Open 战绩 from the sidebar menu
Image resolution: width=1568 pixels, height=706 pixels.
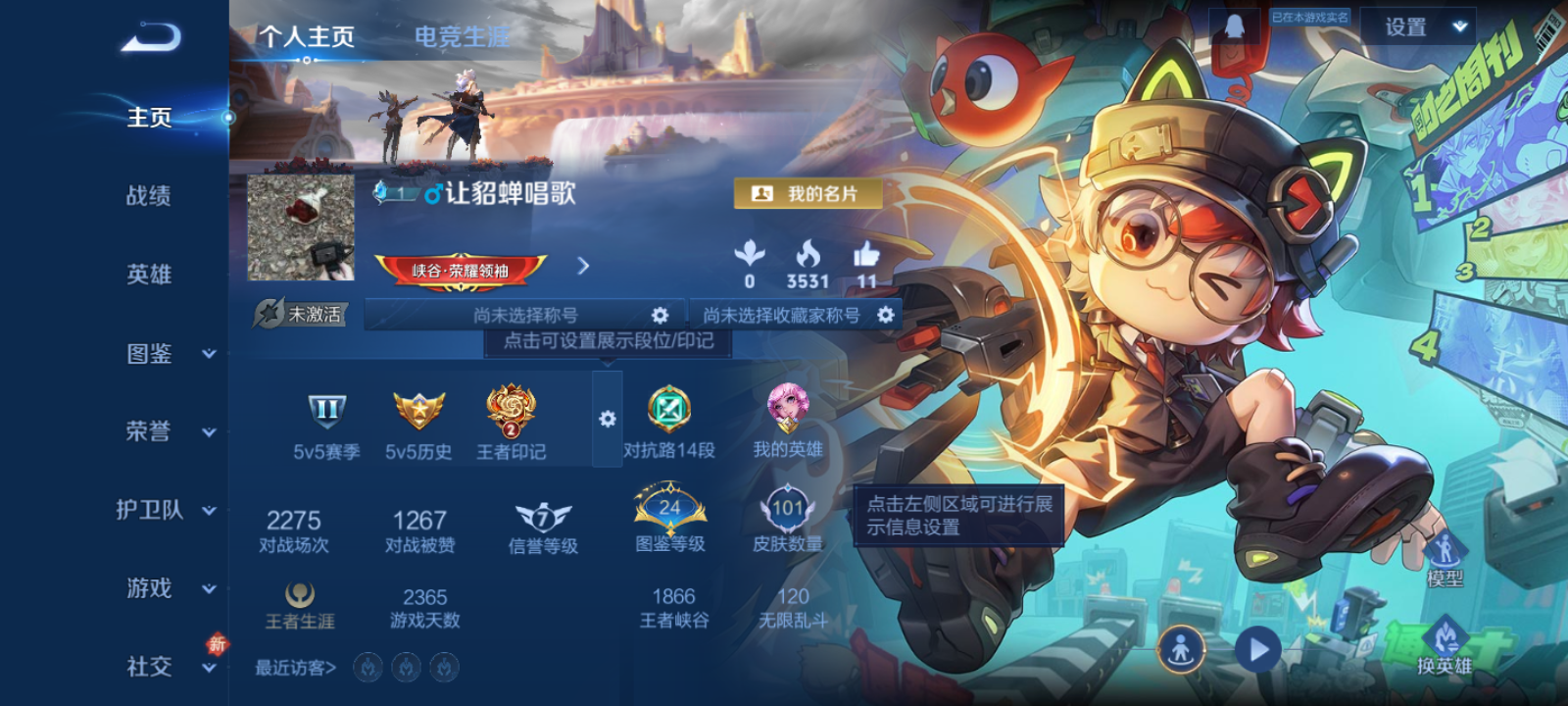(148, 197)
